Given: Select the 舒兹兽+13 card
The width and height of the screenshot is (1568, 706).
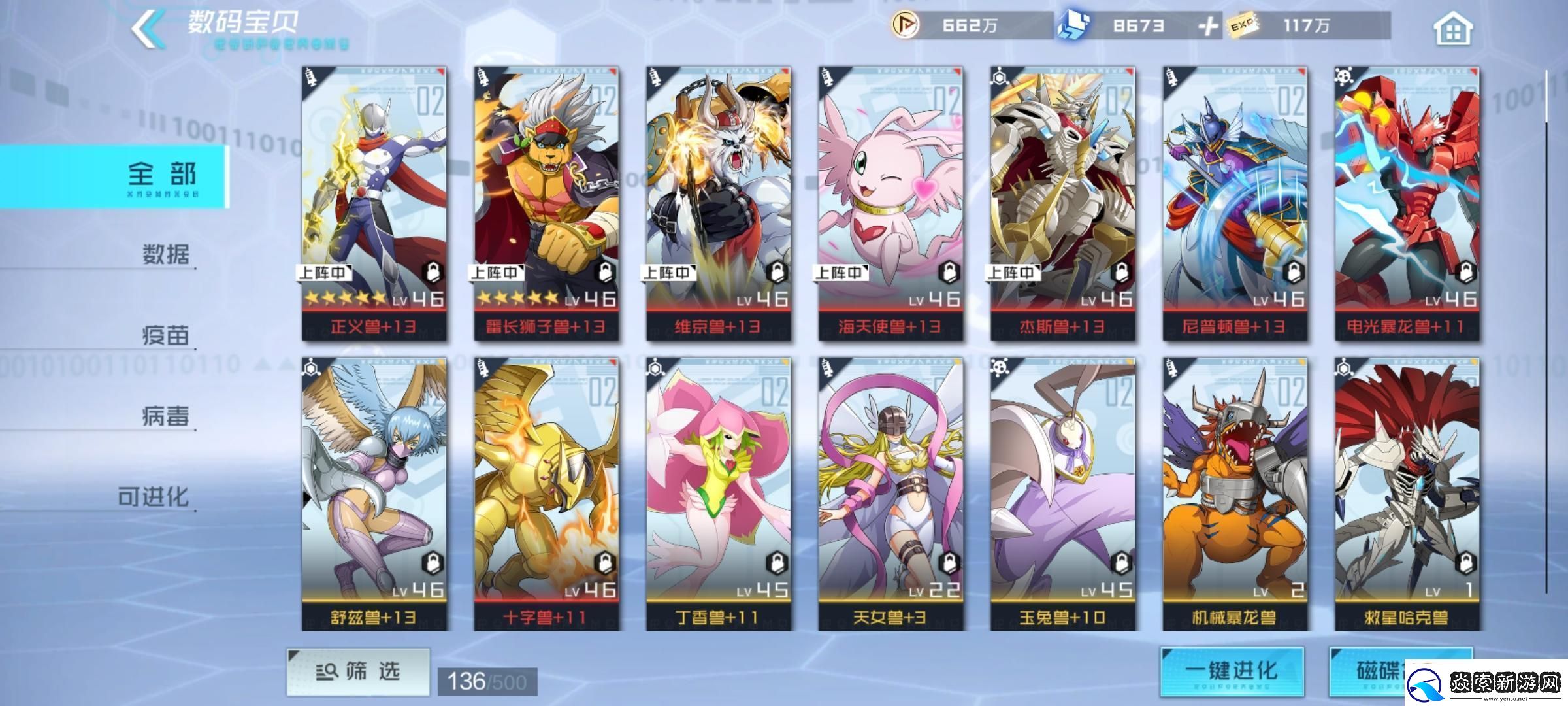Looking at the screenshot, I should [x=374, y=494].
